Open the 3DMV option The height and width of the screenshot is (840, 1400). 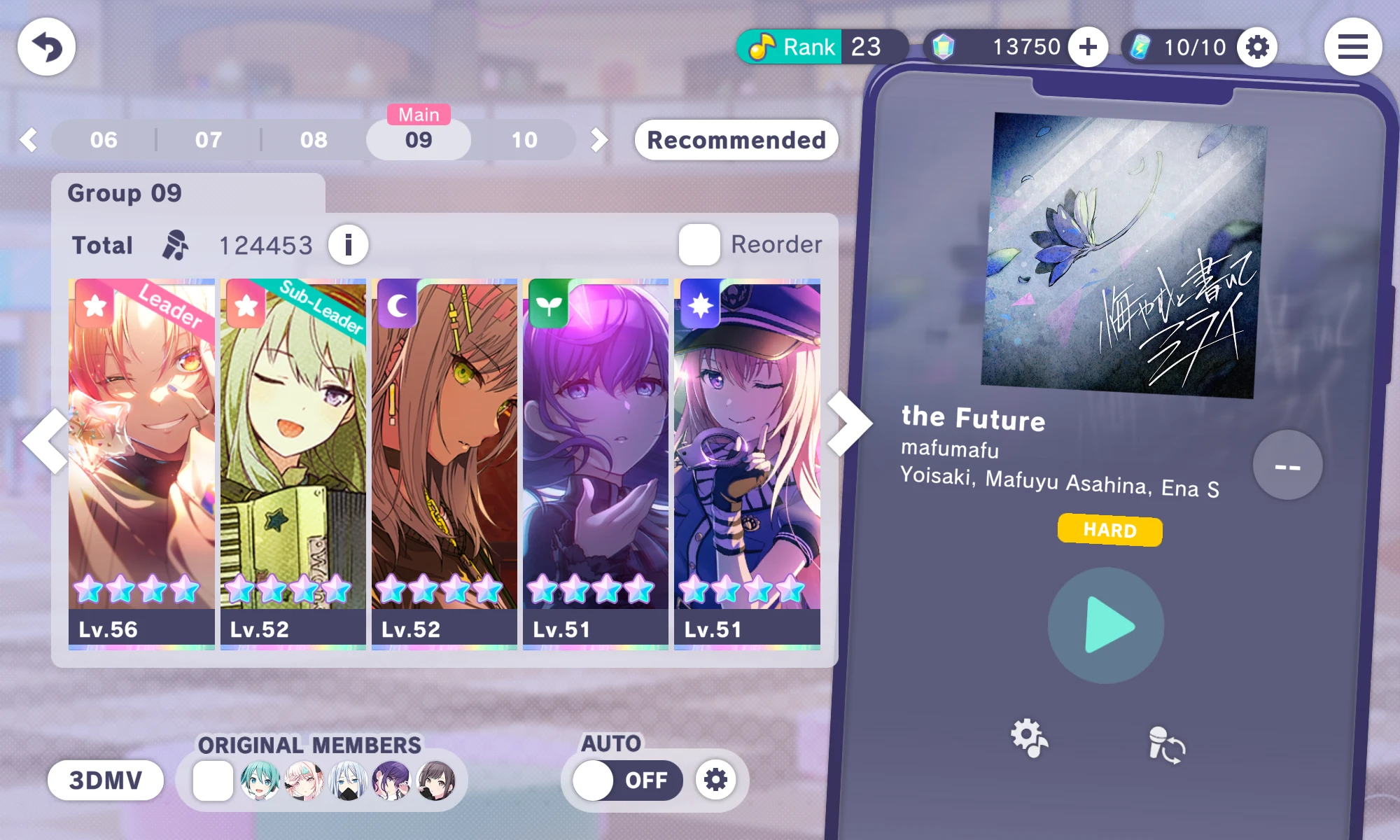click(105, 780)
